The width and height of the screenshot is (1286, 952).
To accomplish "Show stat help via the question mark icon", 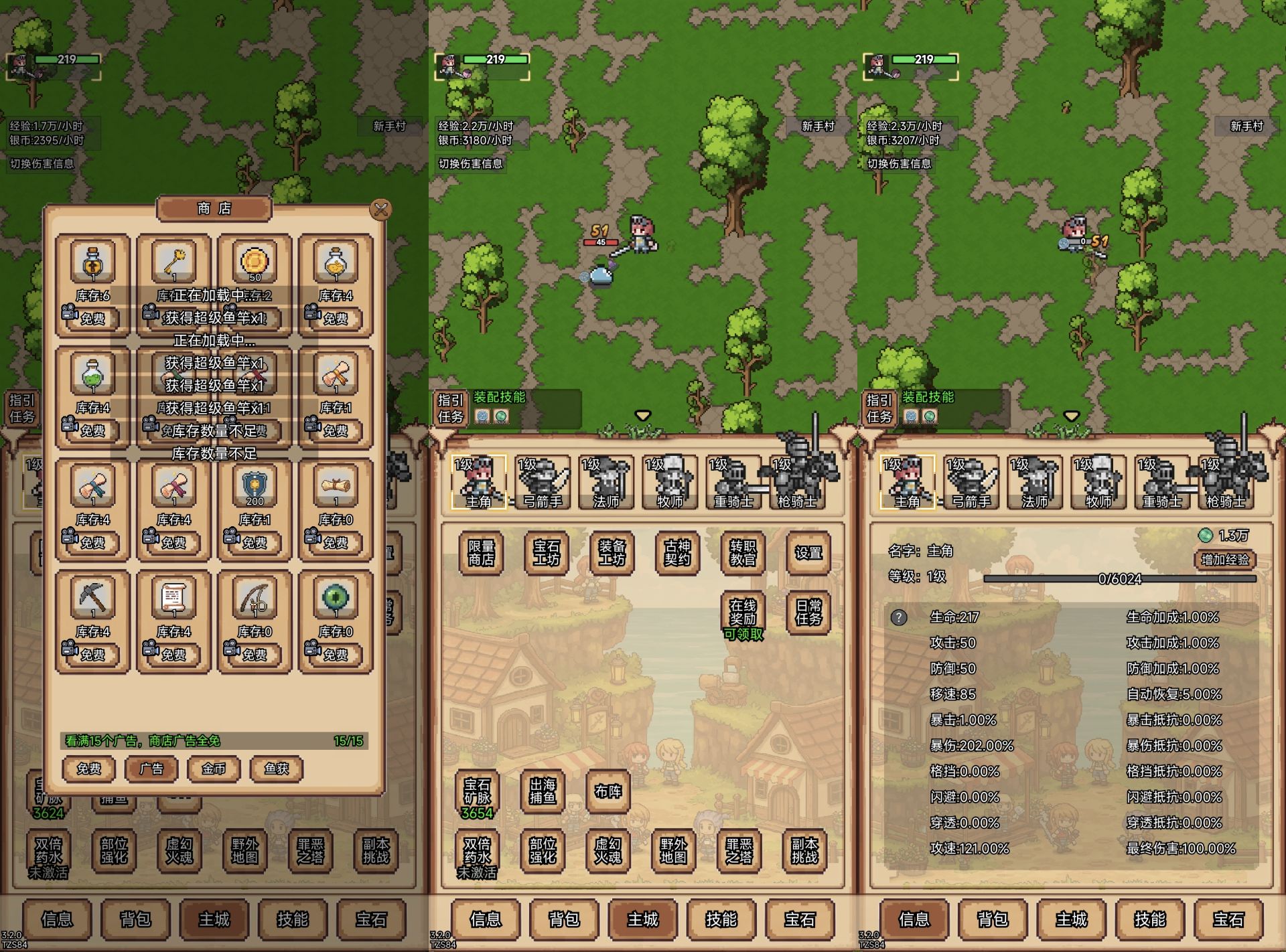I will pyautogui.click(x=899, y=617).
